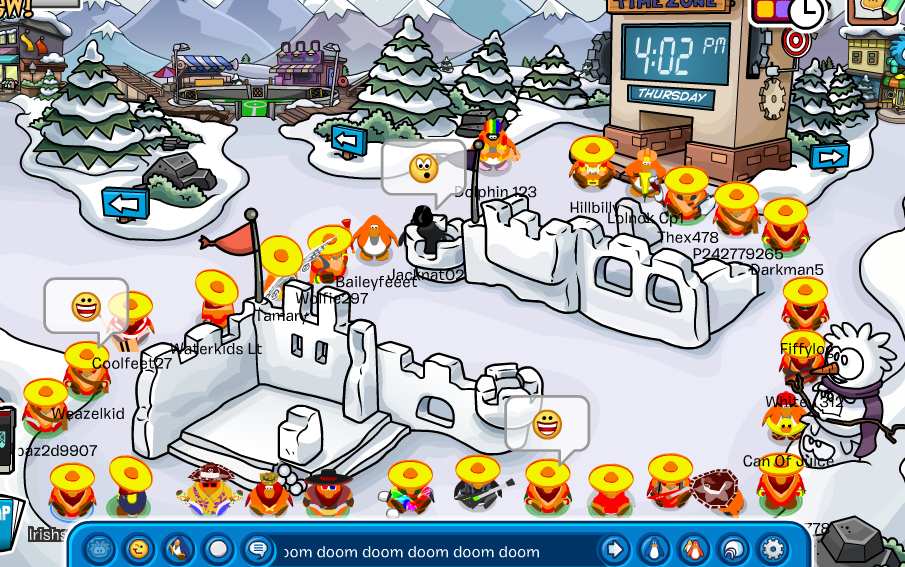Image resolution: width=905 pixels, height=567 pixels.
Task: Show the buddy list
Action: (x=693, y=549)
